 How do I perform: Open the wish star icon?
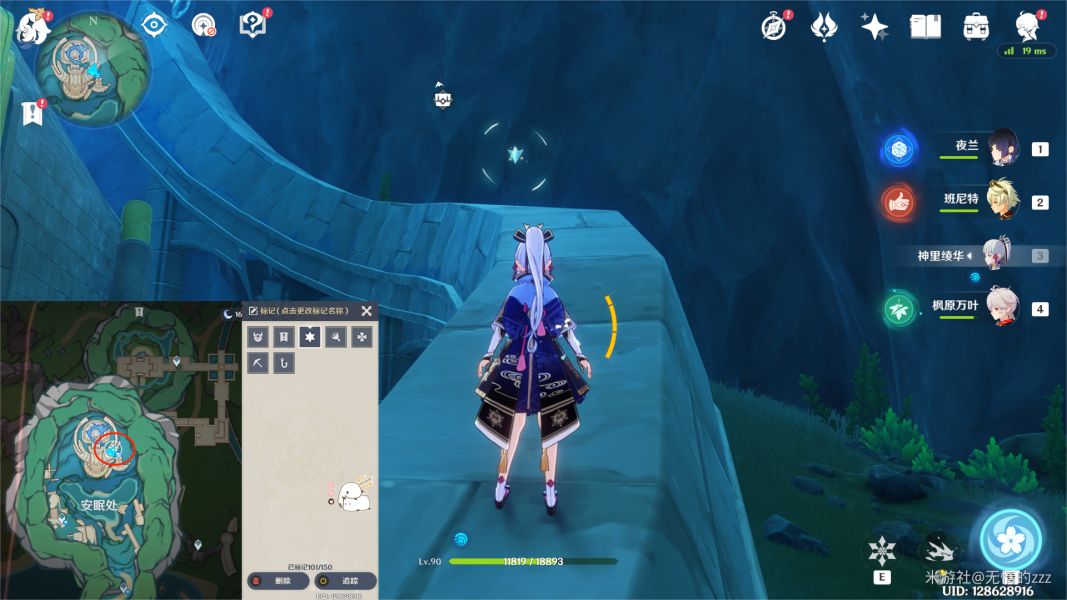pyautogui.click(x=875, y=27)
